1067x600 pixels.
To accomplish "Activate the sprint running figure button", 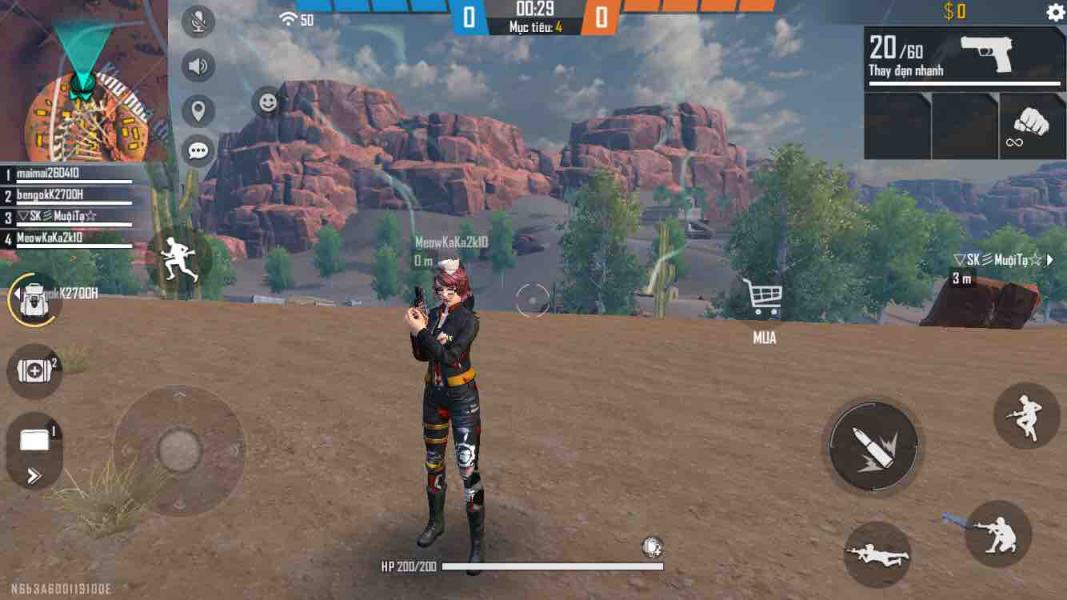I will tap(180, 258).
